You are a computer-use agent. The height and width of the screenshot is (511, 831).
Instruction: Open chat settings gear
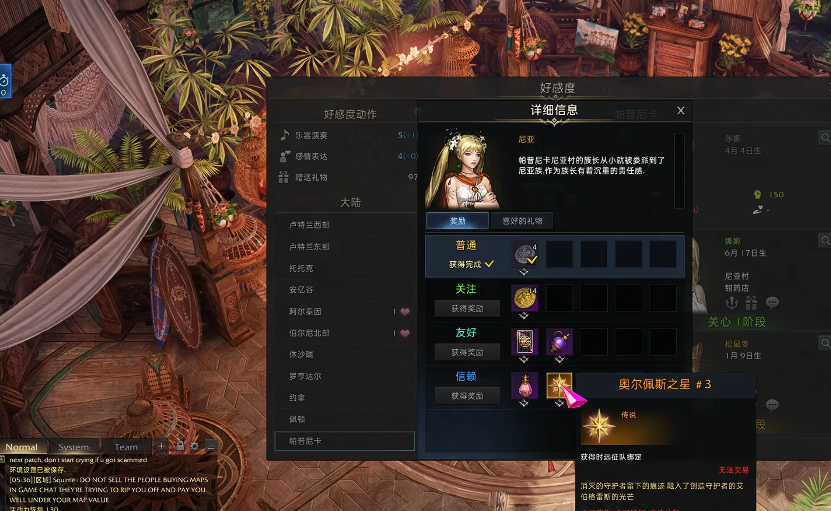tap(196, 446)
